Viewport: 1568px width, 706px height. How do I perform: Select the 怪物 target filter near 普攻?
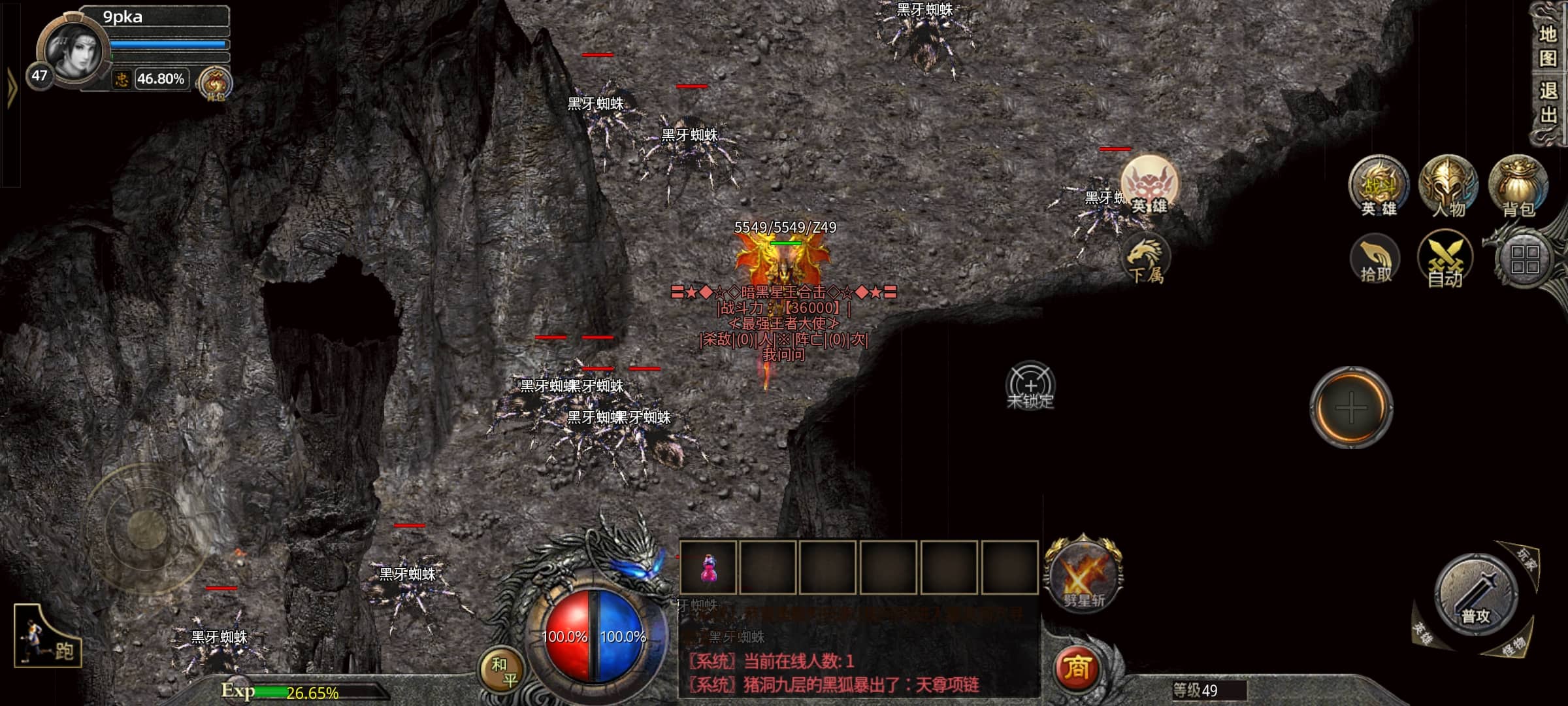pos(1512,648)
